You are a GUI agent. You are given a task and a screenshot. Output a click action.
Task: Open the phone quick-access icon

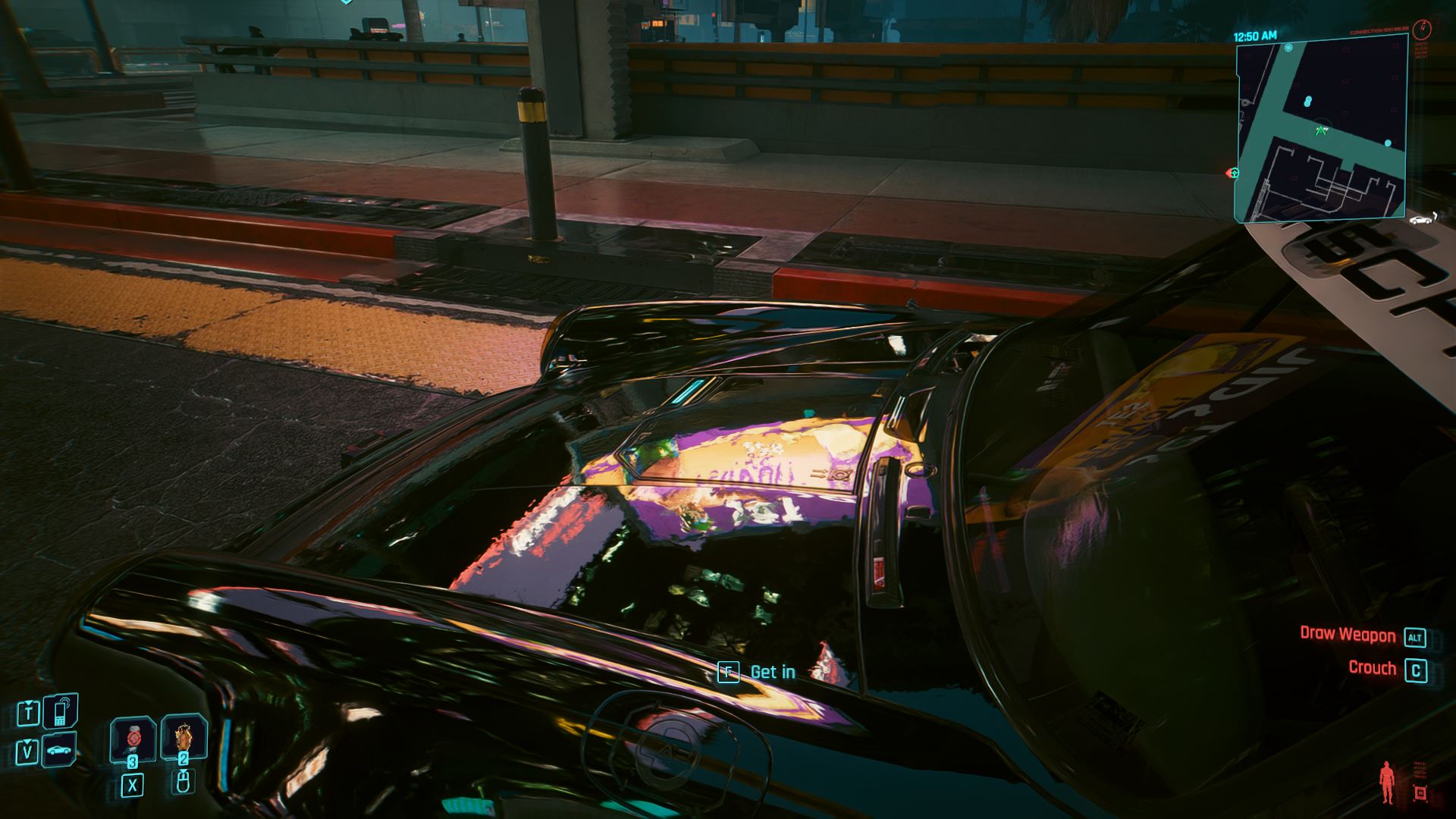click(x=58, y=711)
